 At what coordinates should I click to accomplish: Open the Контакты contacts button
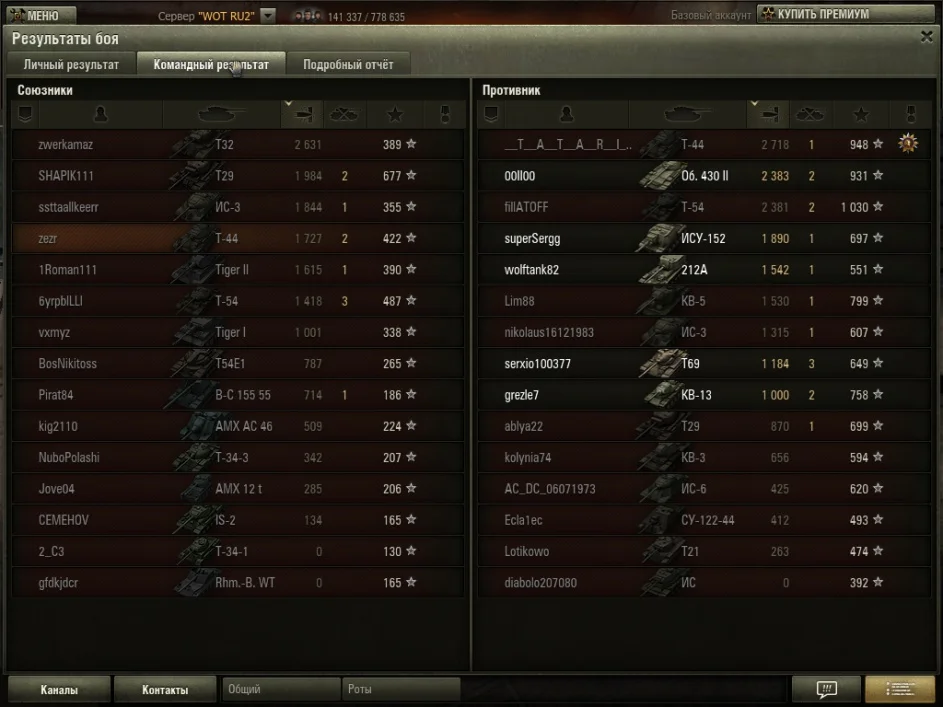[165, 689]
